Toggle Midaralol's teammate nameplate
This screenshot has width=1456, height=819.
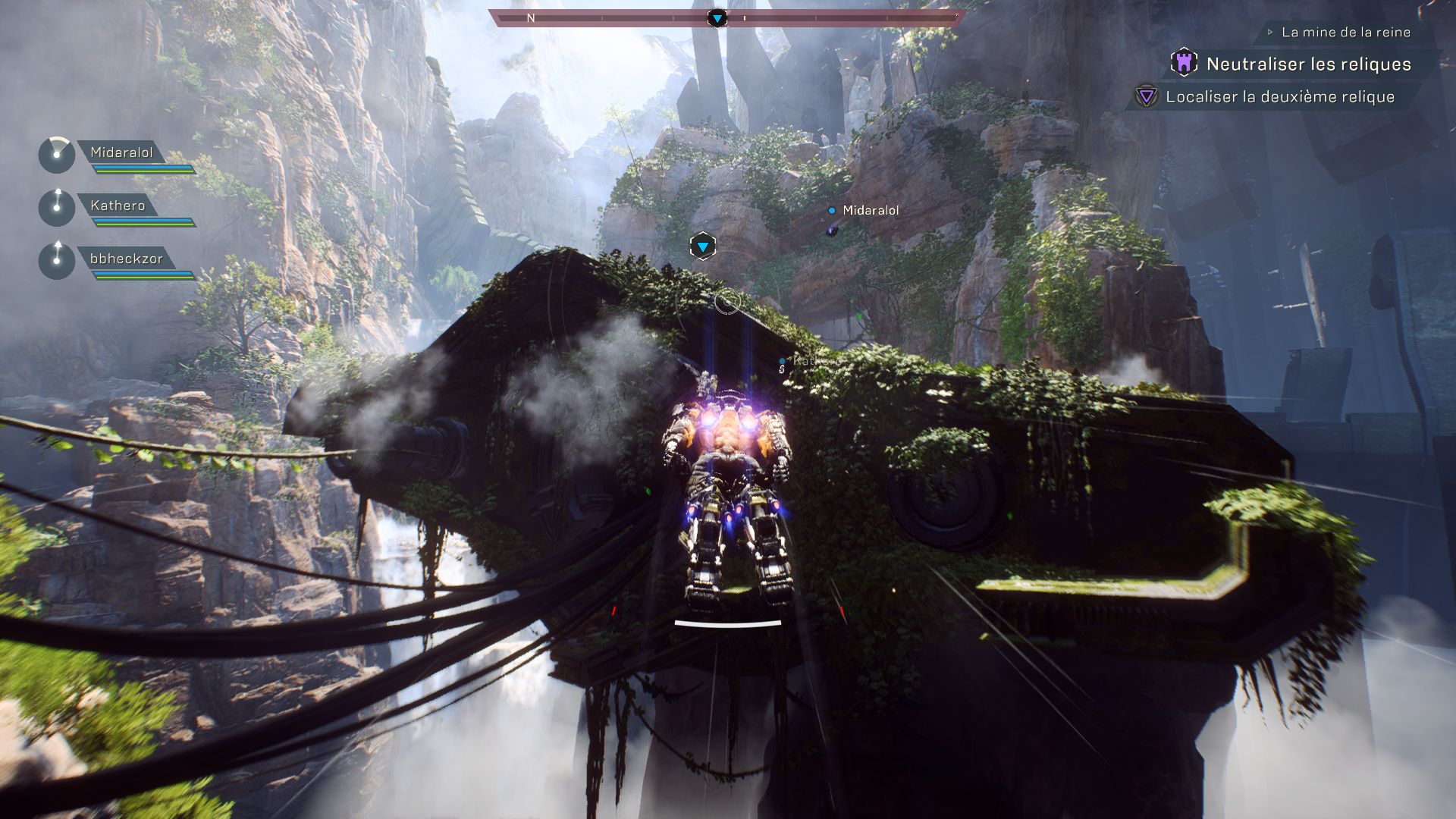click(124, 154)
